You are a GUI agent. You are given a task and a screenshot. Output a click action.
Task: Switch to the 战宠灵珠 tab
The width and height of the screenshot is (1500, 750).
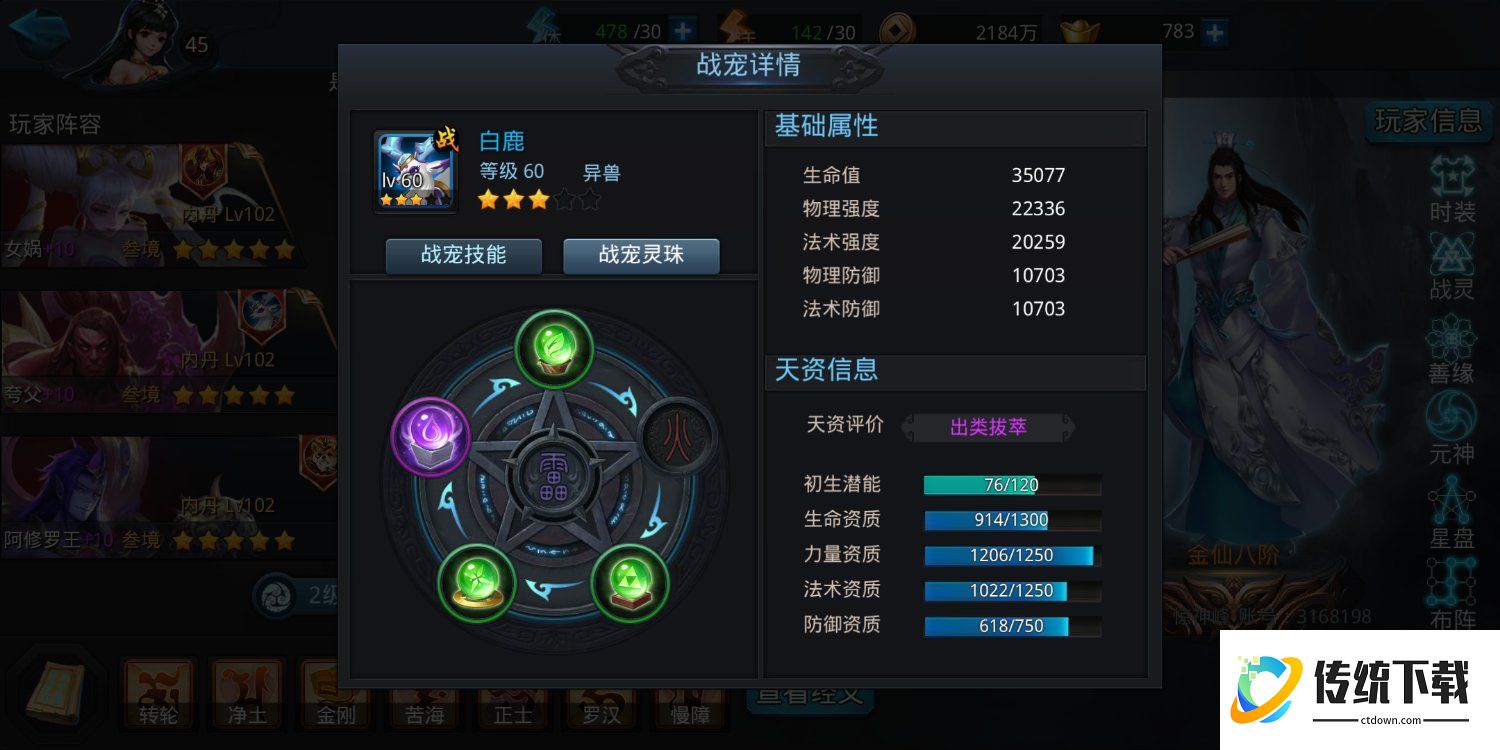641,256
